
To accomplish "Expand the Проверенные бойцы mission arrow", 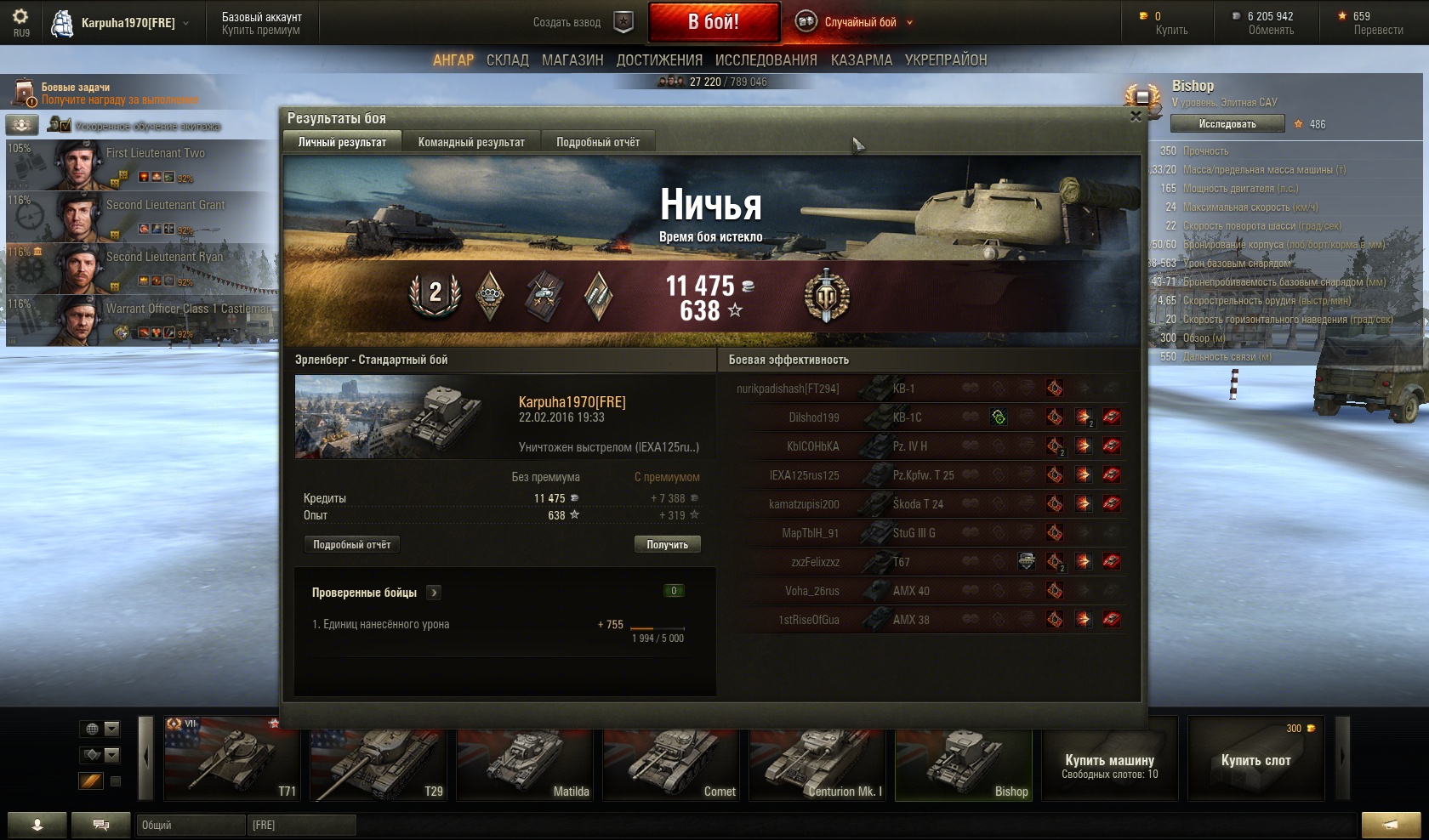I will [434, 593].
